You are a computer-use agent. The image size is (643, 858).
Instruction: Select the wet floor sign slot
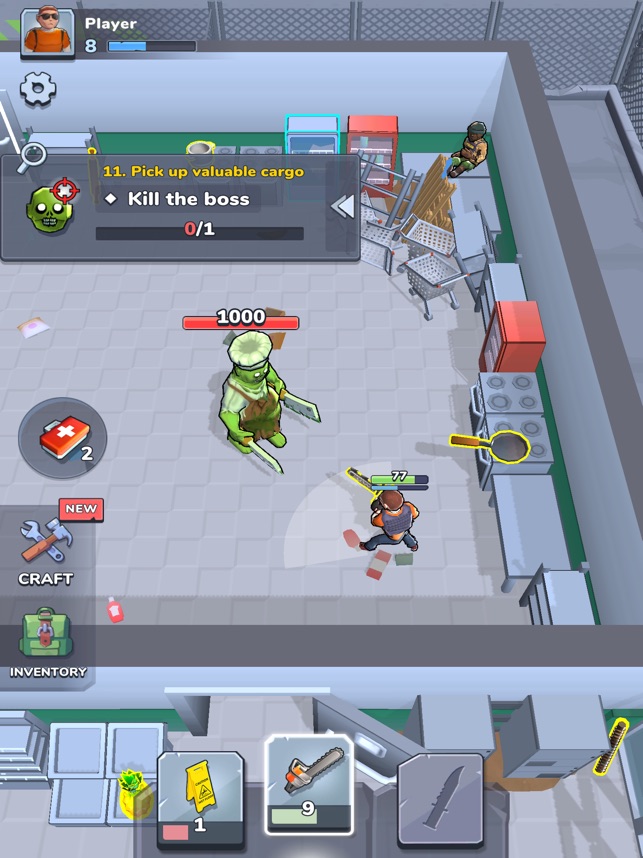[x=201, y=799]
